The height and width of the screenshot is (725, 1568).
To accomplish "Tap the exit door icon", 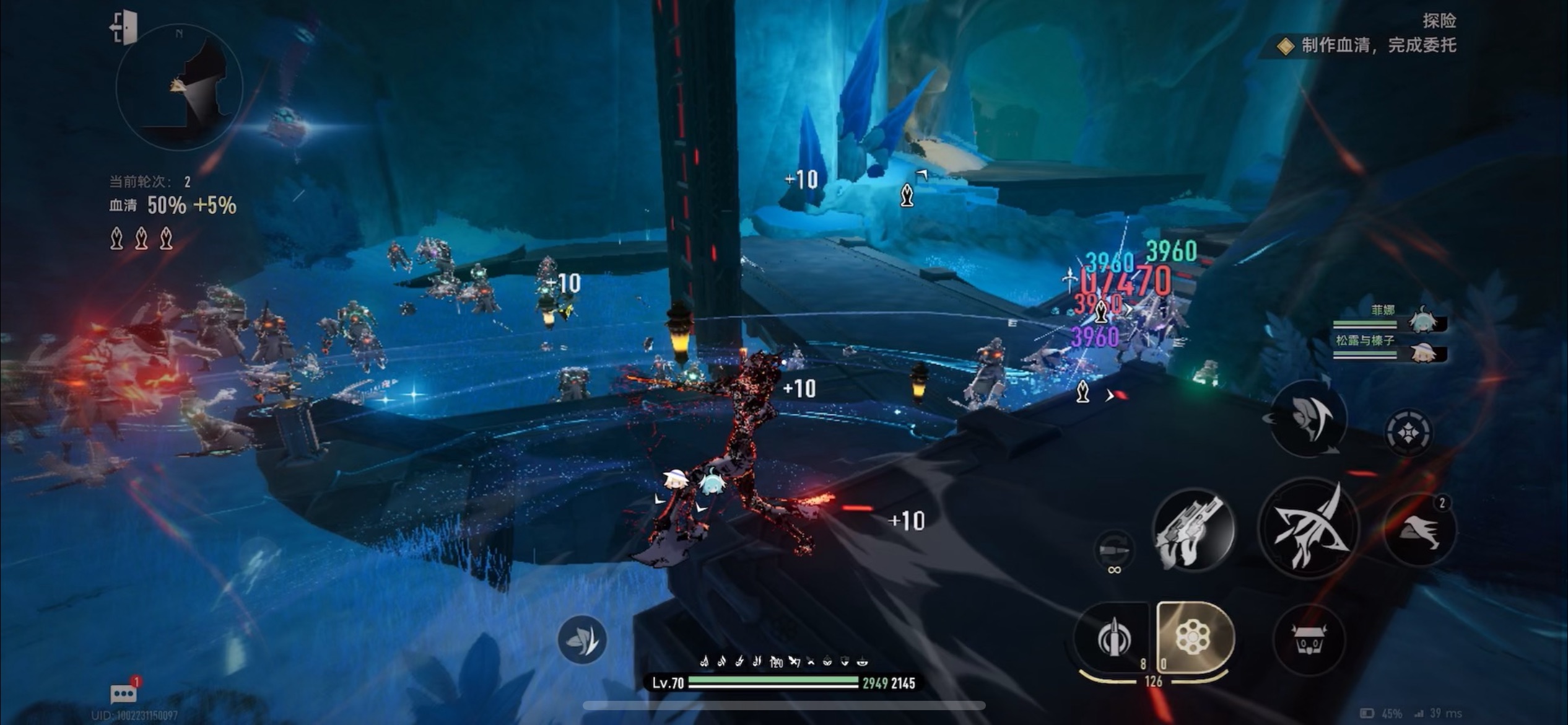I will click(x=124, y=28).
